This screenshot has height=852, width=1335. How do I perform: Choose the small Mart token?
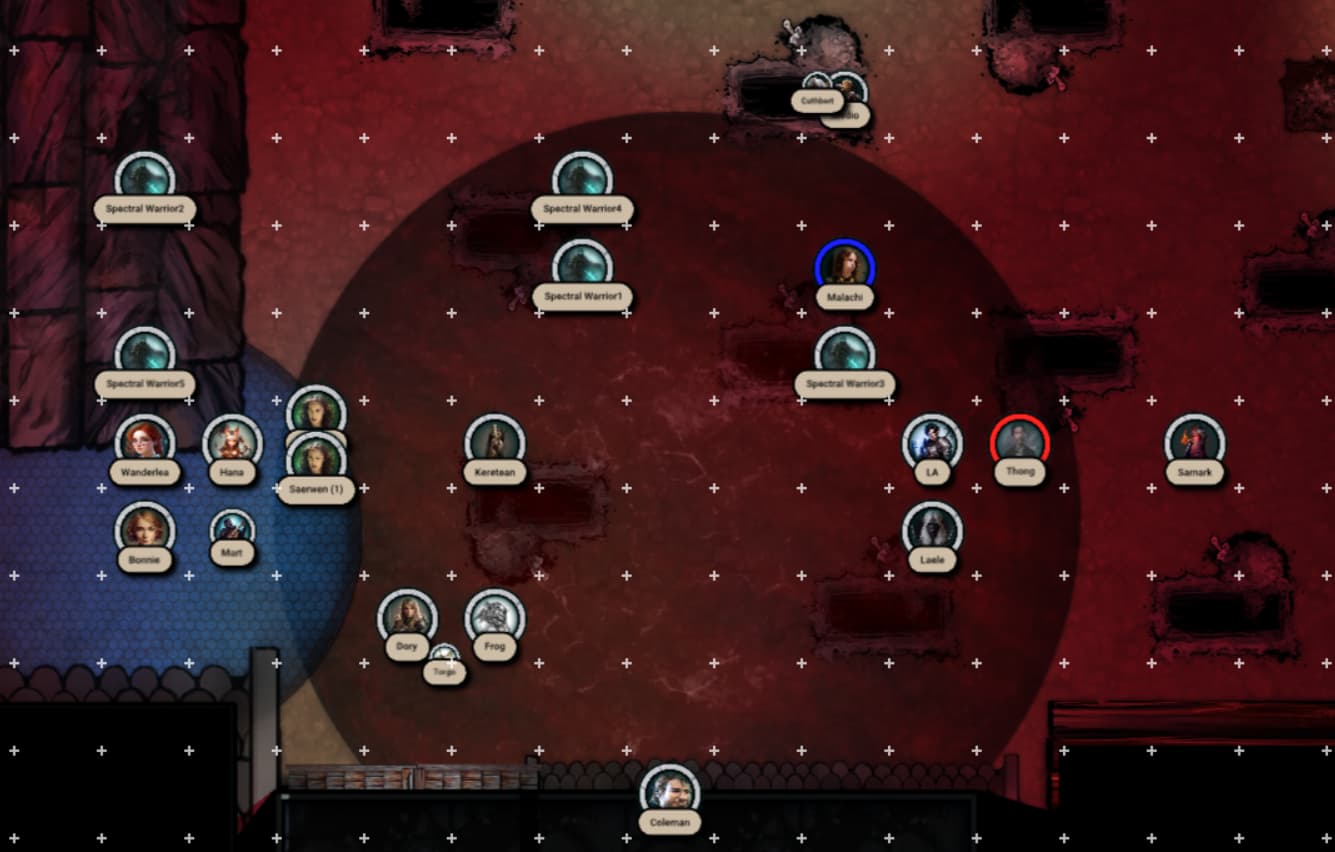(232, 528)
